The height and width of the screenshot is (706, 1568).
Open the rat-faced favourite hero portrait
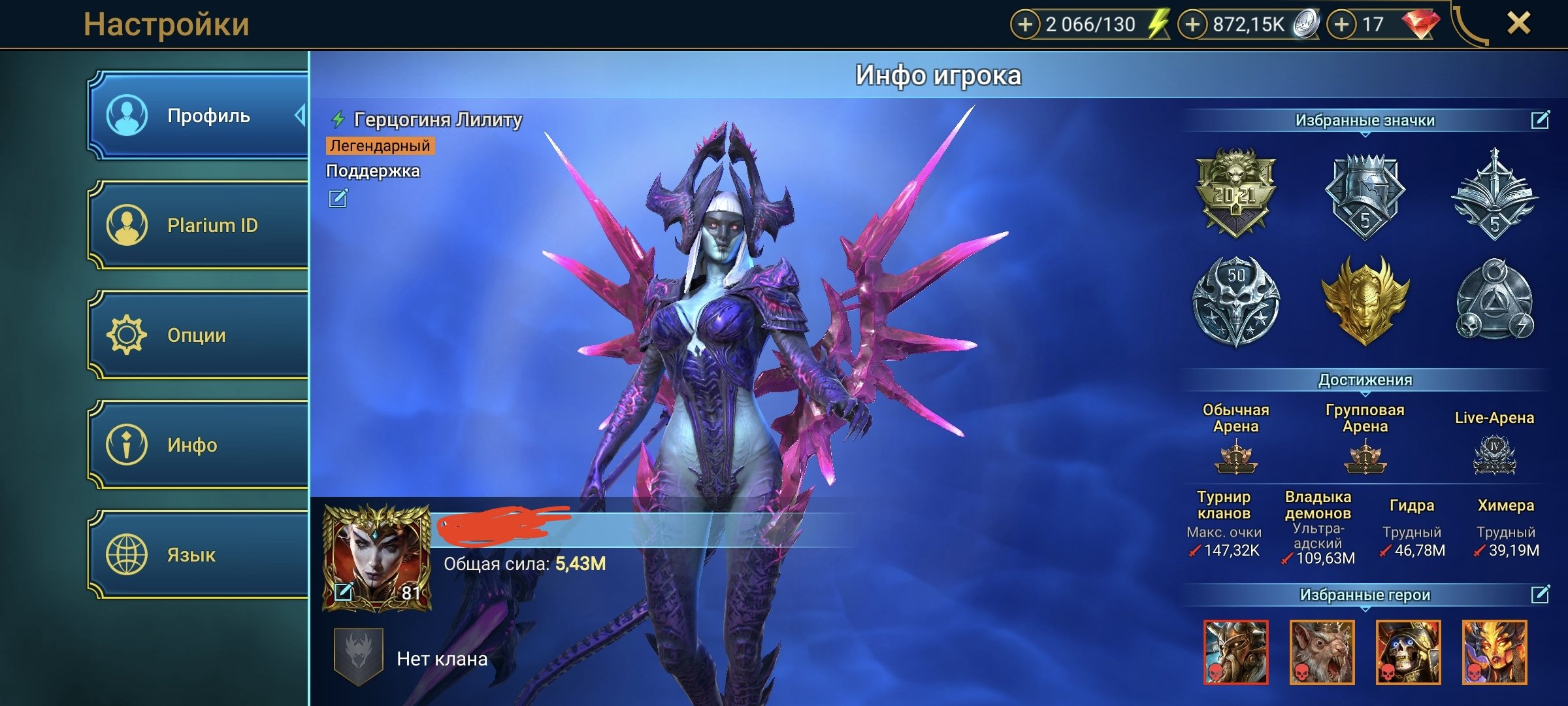click(x=1322, y=652)
